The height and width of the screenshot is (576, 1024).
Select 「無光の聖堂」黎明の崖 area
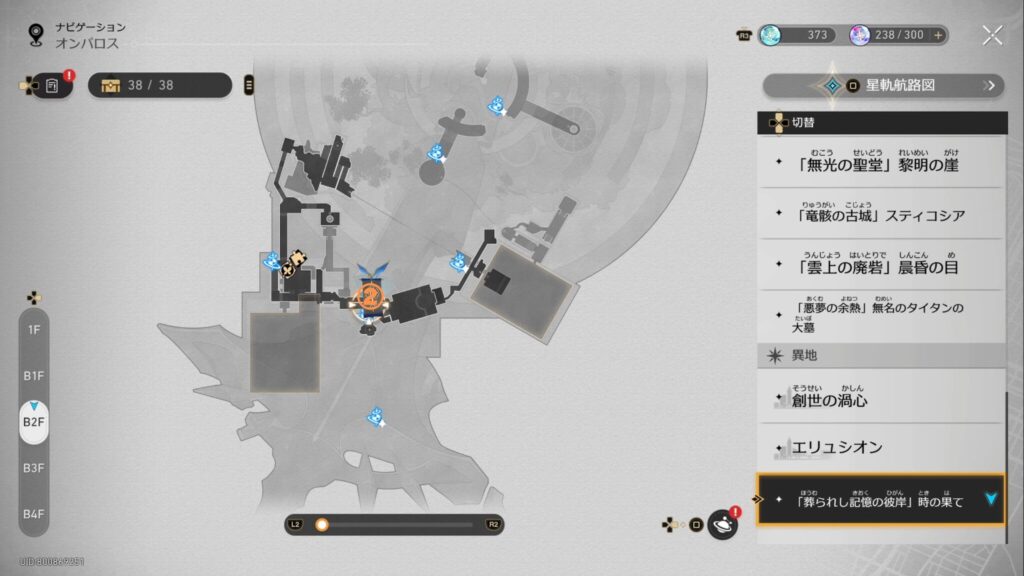click(x=880, y=163)
